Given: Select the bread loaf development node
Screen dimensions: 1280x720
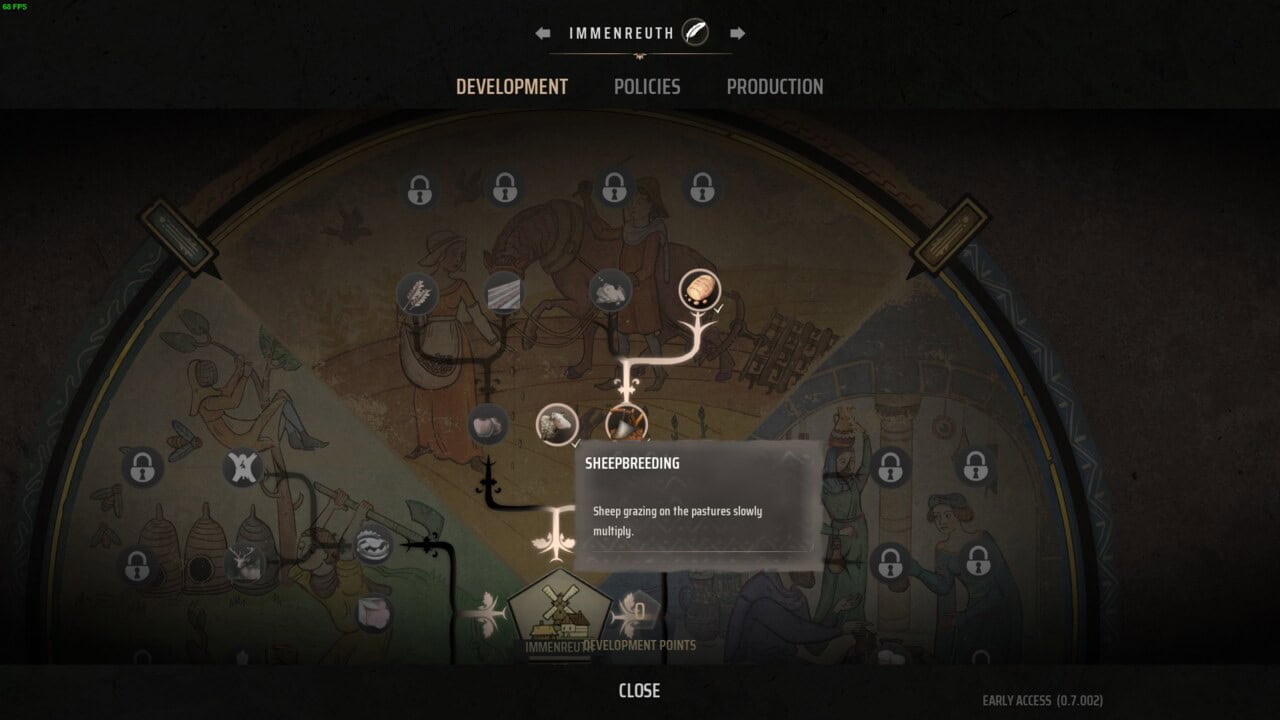Looking at the screenshot, I should pyautogui.click(x=699, y=290).
